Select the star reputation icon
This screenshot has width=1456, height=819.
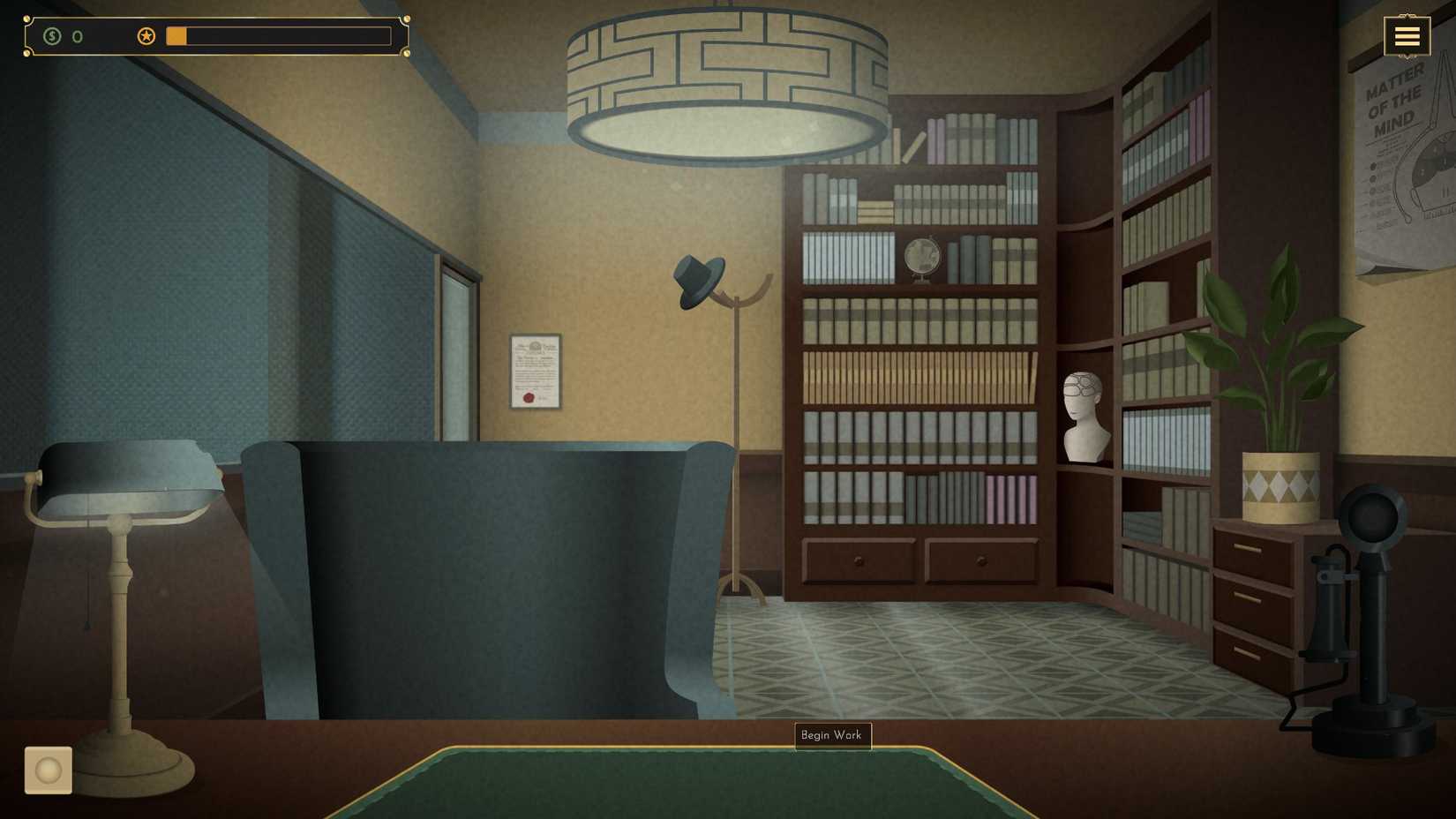click(146, 36)
